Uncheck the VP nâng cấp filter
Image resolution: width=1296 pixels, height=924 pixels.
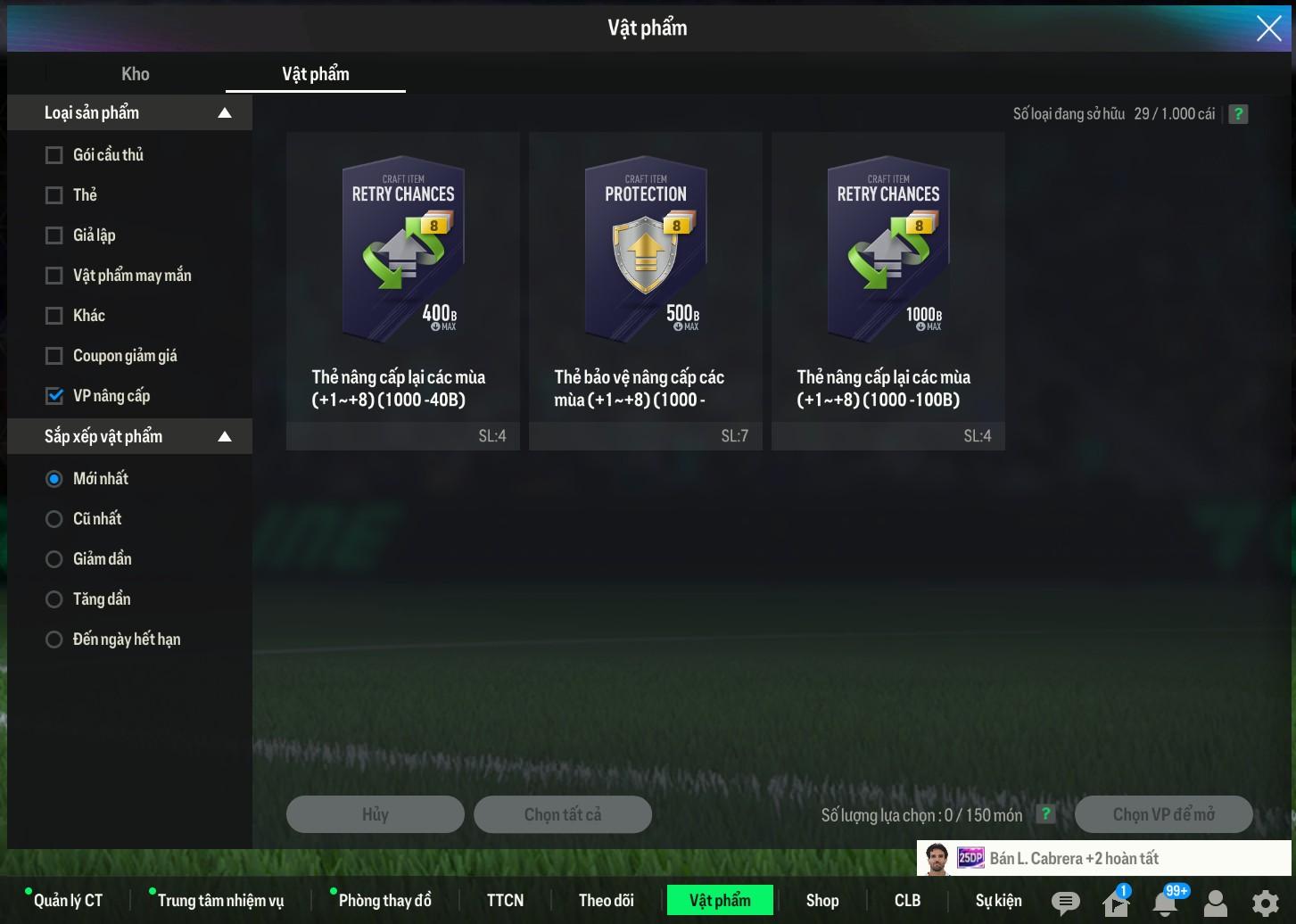coord(54,396)
